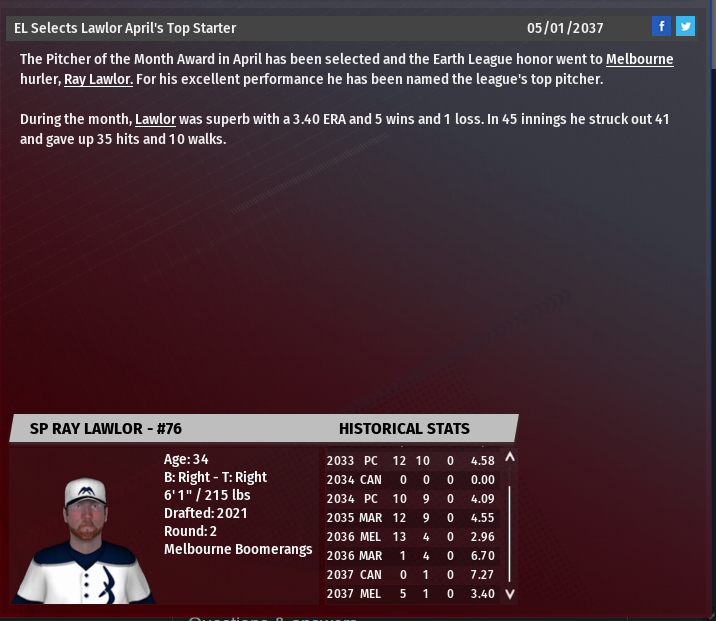This screenshot has width=716, height=621.
Task: Click the underlined Lawlor name in second paragraph
Action: (x=155, y=120)
